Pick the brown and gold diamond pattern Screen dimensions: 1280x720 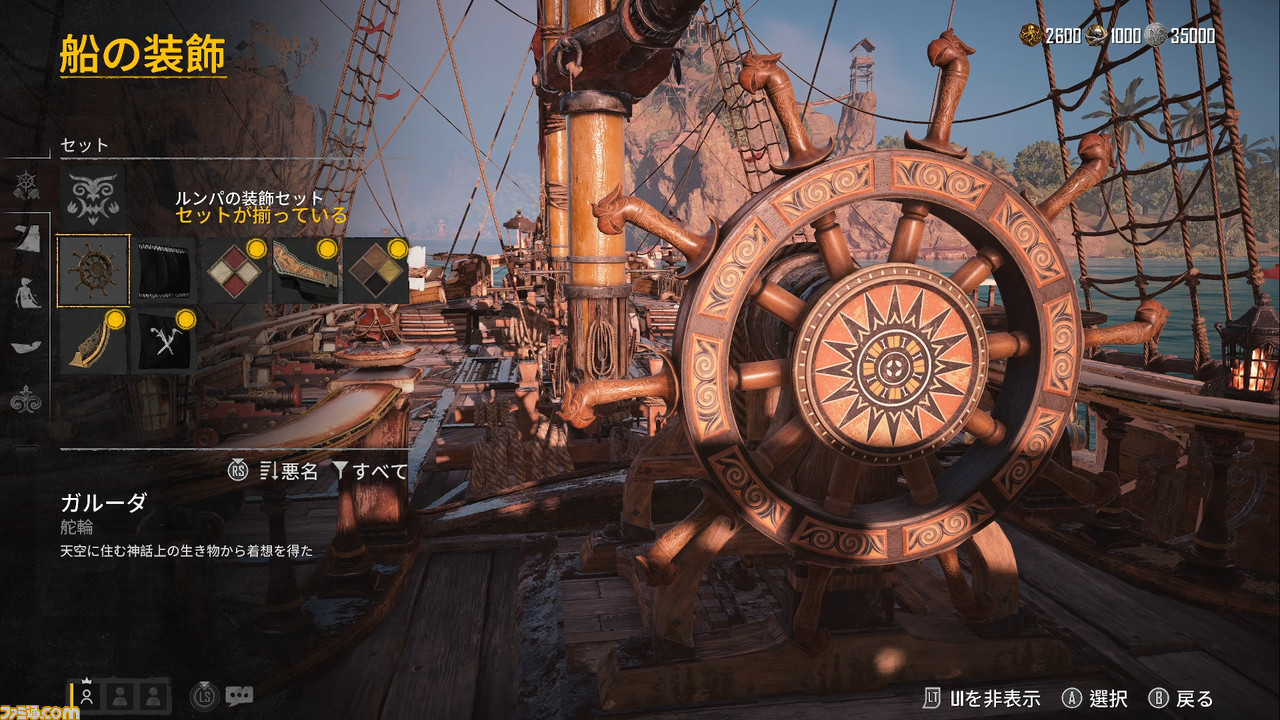click(x=376, y=270)
